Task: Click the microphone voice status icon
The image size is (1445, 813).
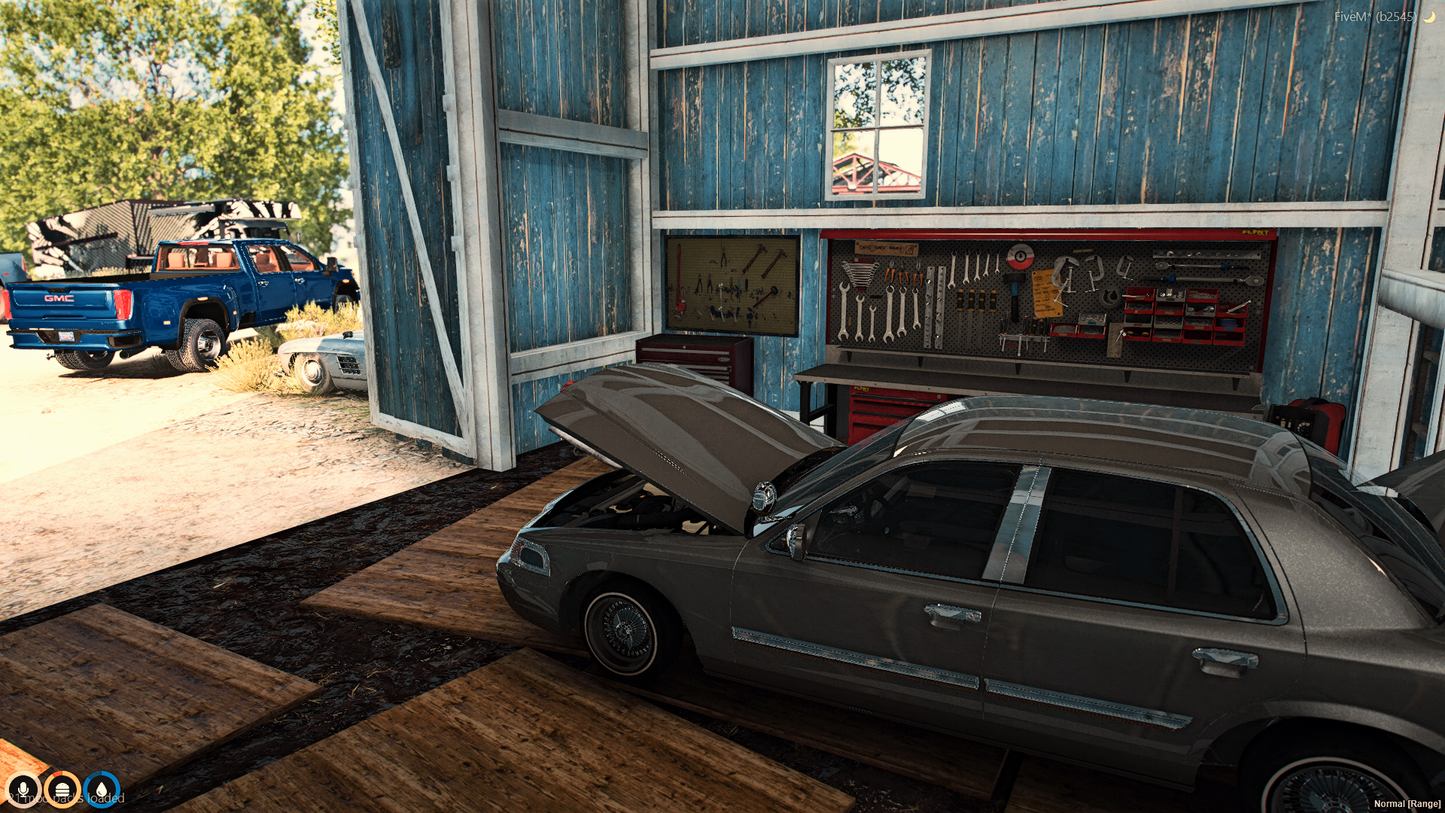Action: point(22,789)
